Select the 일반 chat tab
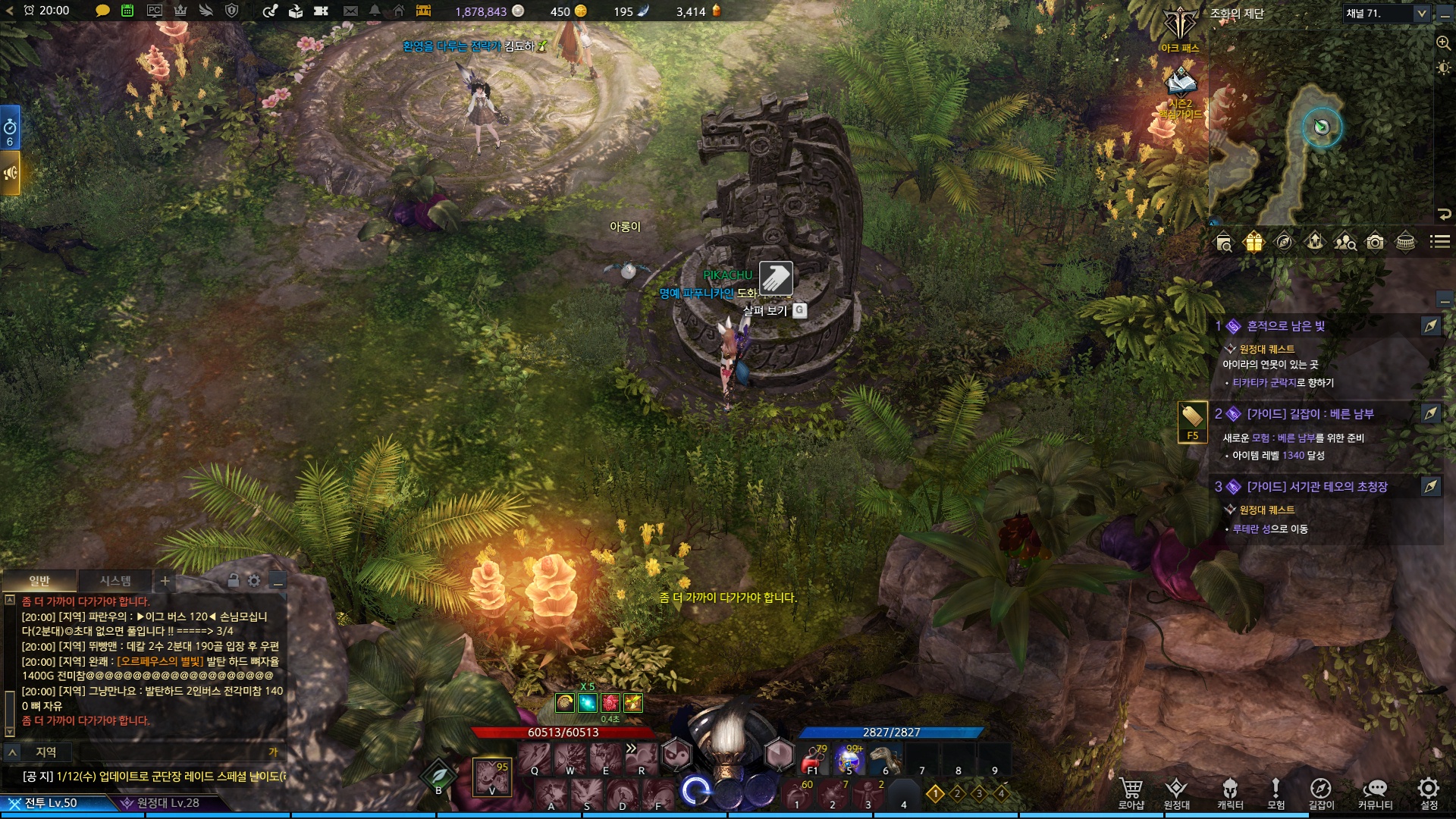The width and height of the screenshot is (1456, 819). 39,581
